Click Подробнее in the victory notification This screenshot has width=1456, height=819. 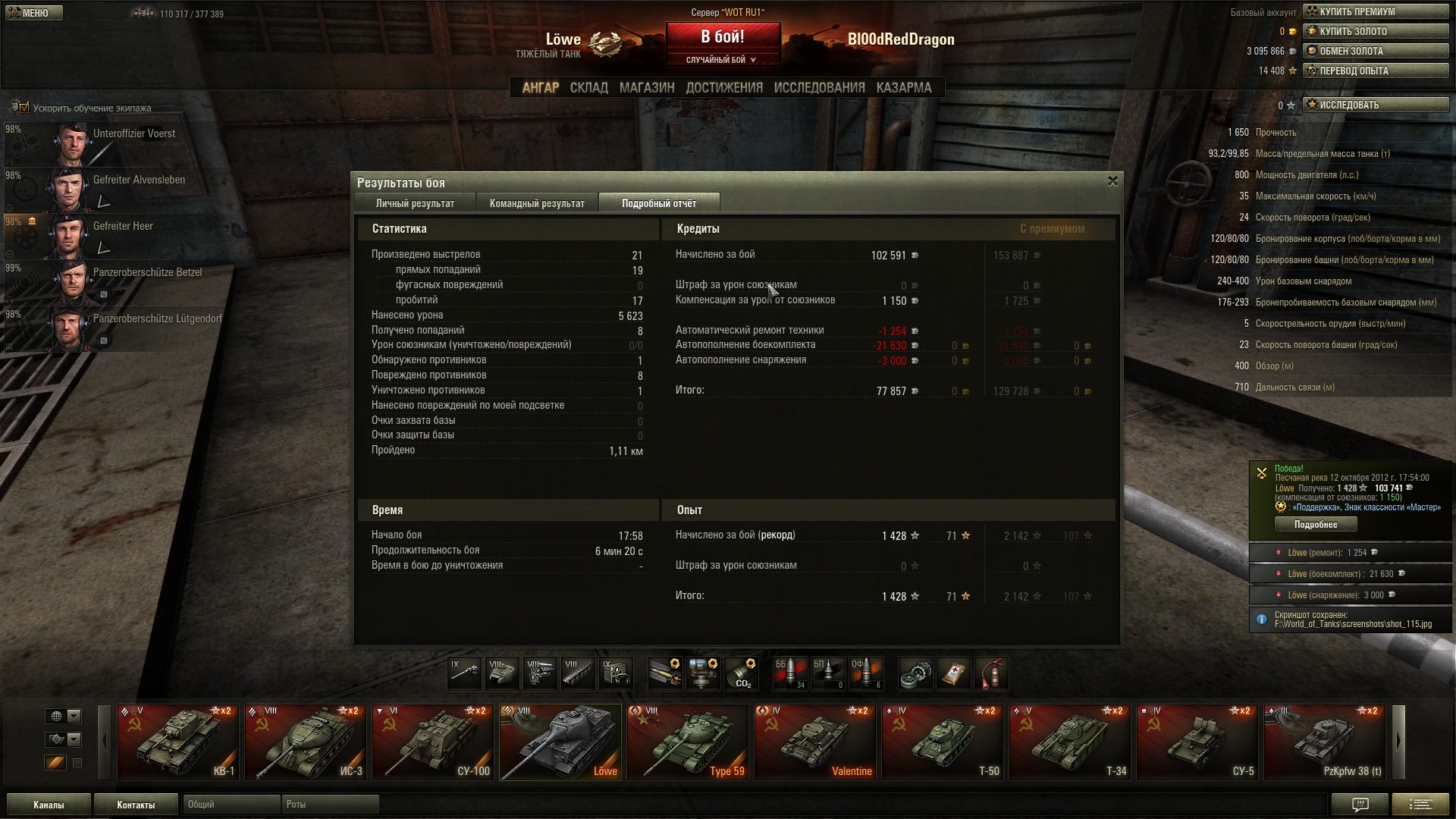pos(1316,525)
